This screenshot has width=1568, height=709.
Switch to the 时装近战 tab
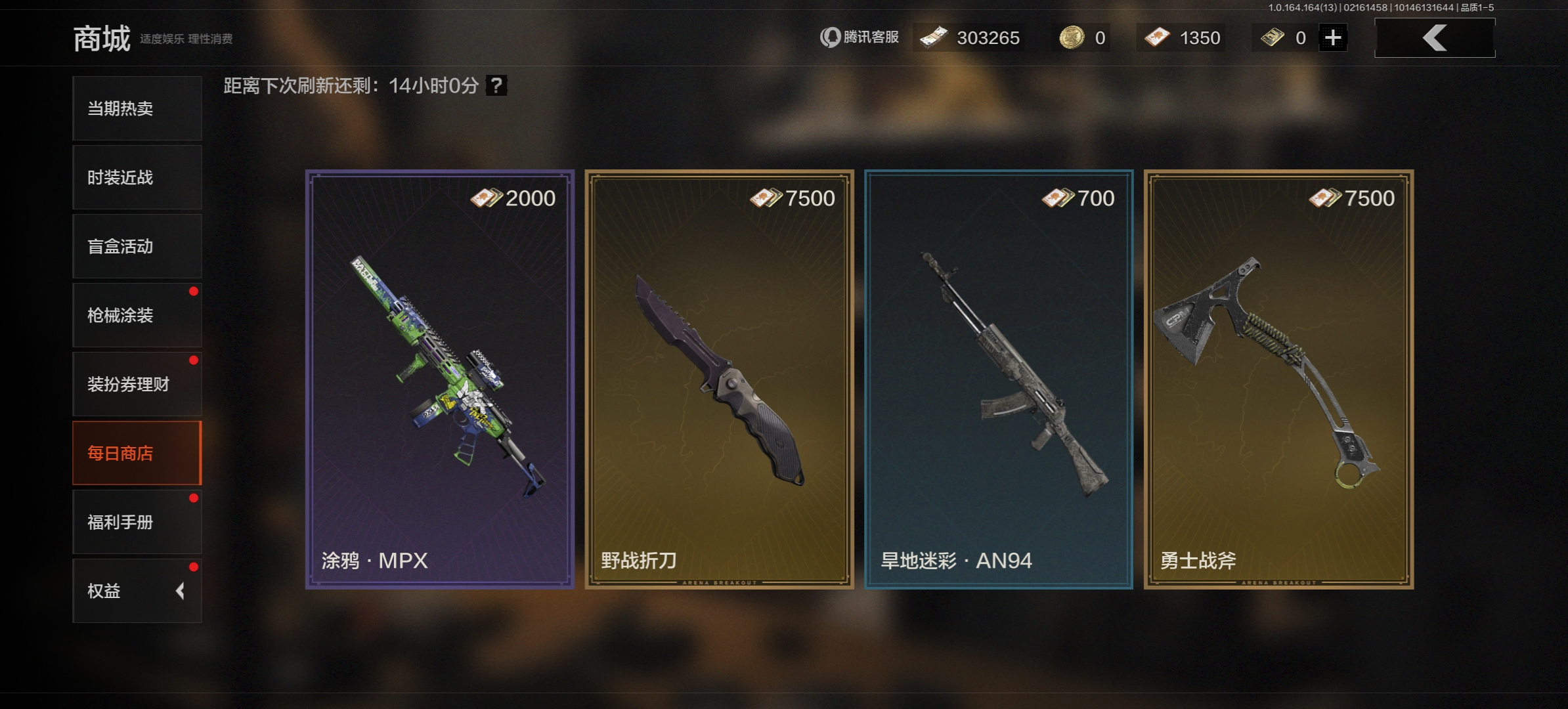coord(137,177)
